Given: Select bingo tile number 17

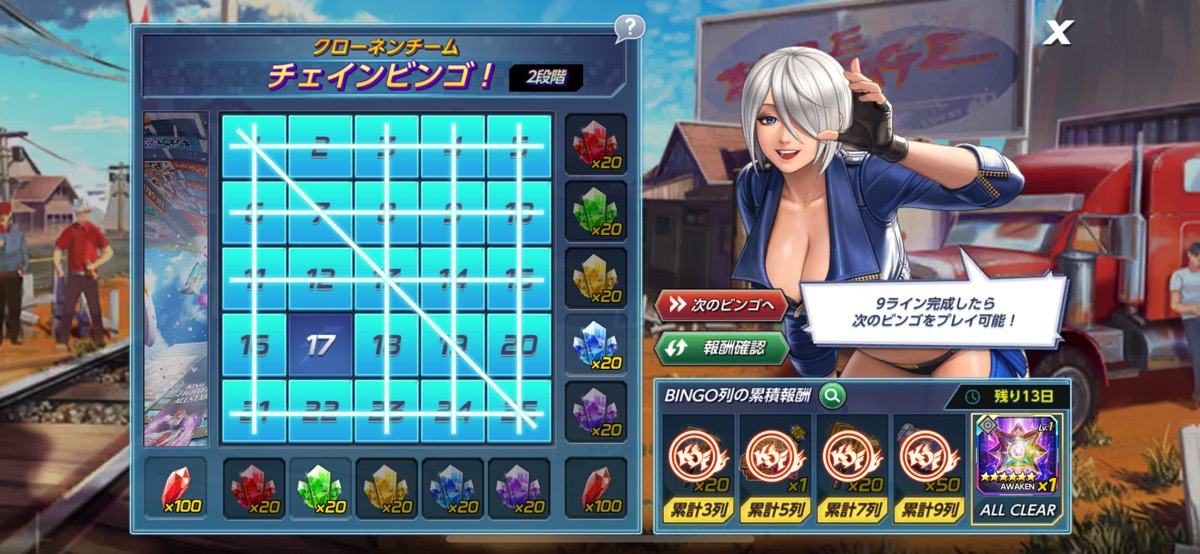Looking at the screenshot, I should click(x=320, y=346).
